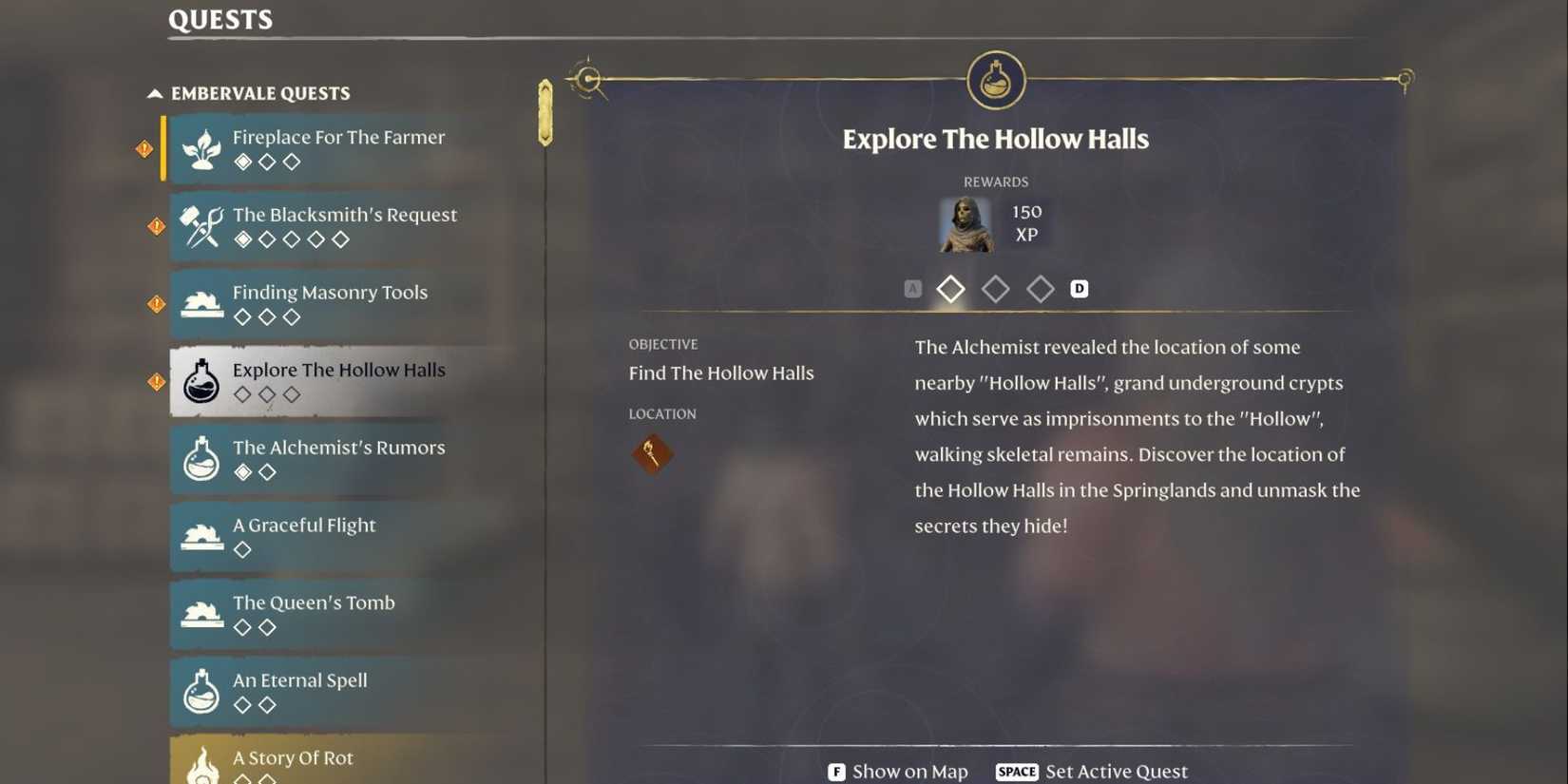Viewport: 1568px width, 784px height.
Task: Click Set Active Quest
Action: 1117,772
